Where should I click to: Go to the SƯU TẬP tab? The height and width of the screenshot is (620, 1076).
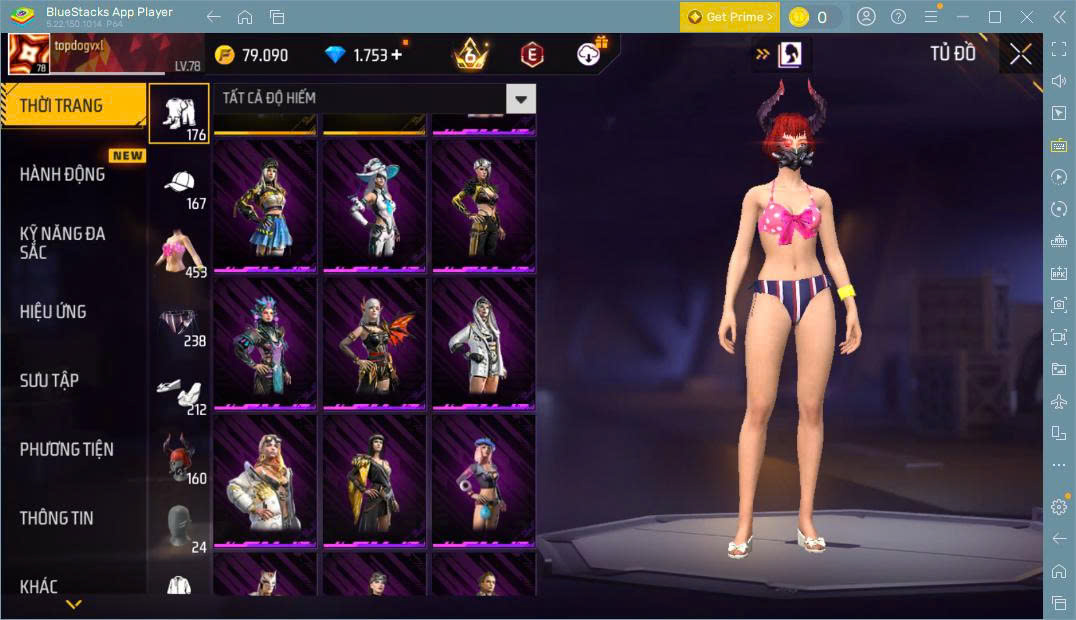pos(49,381)
